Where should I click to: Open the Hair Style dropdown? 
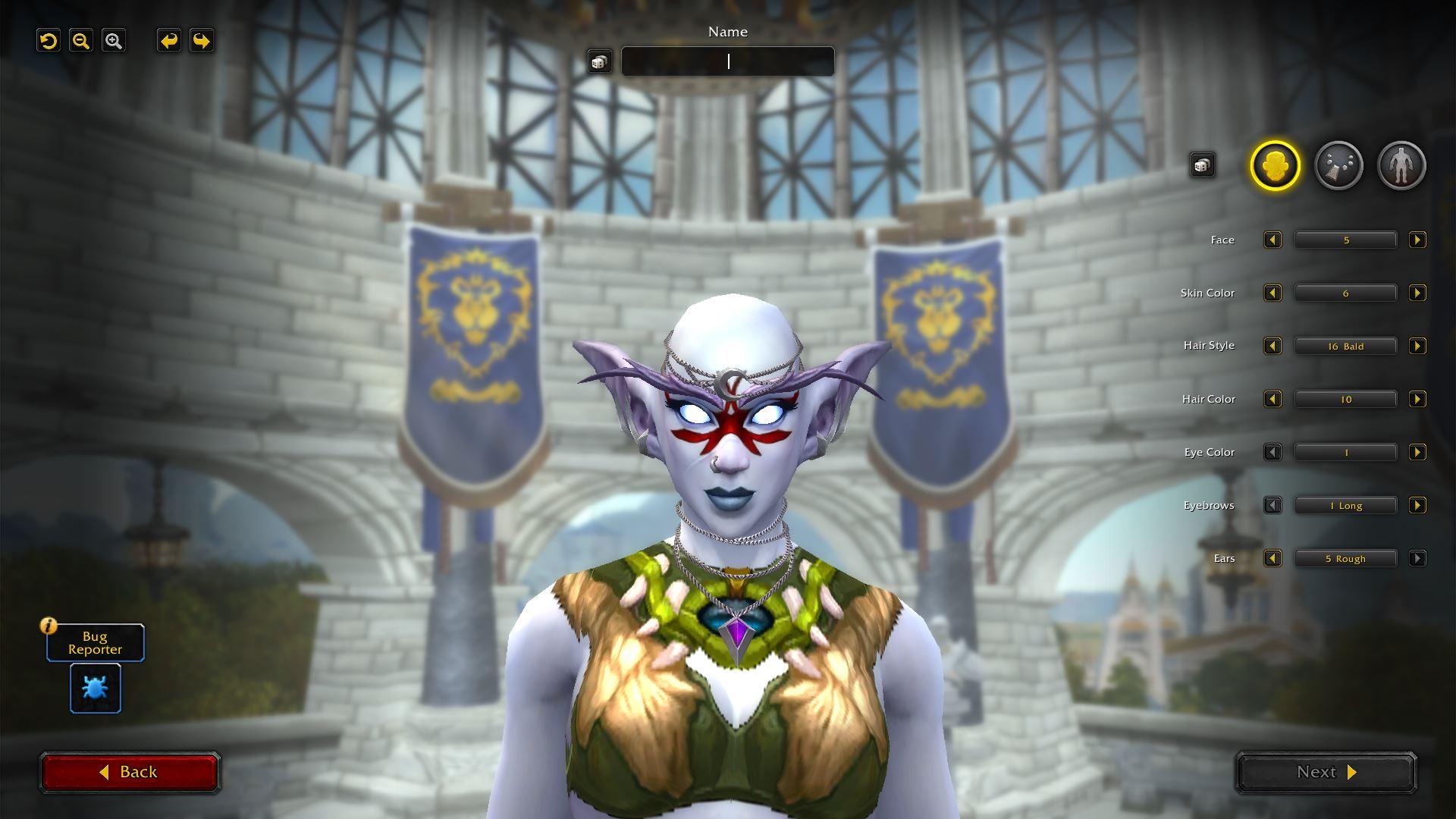(x=1345, y=347)
